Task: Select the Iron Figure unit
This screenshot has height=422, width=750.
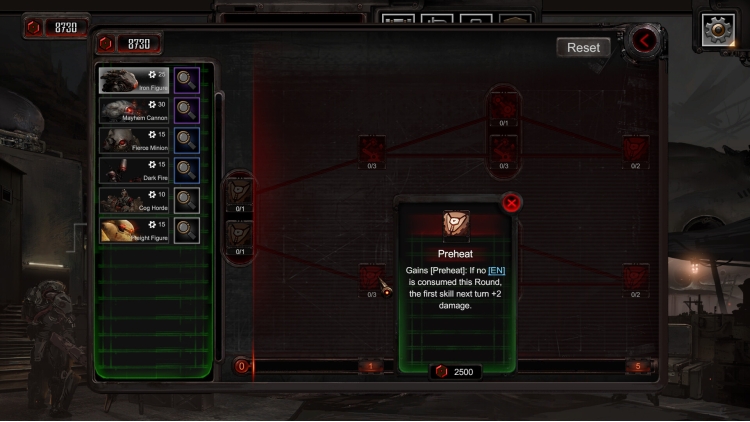Action: 134,80
